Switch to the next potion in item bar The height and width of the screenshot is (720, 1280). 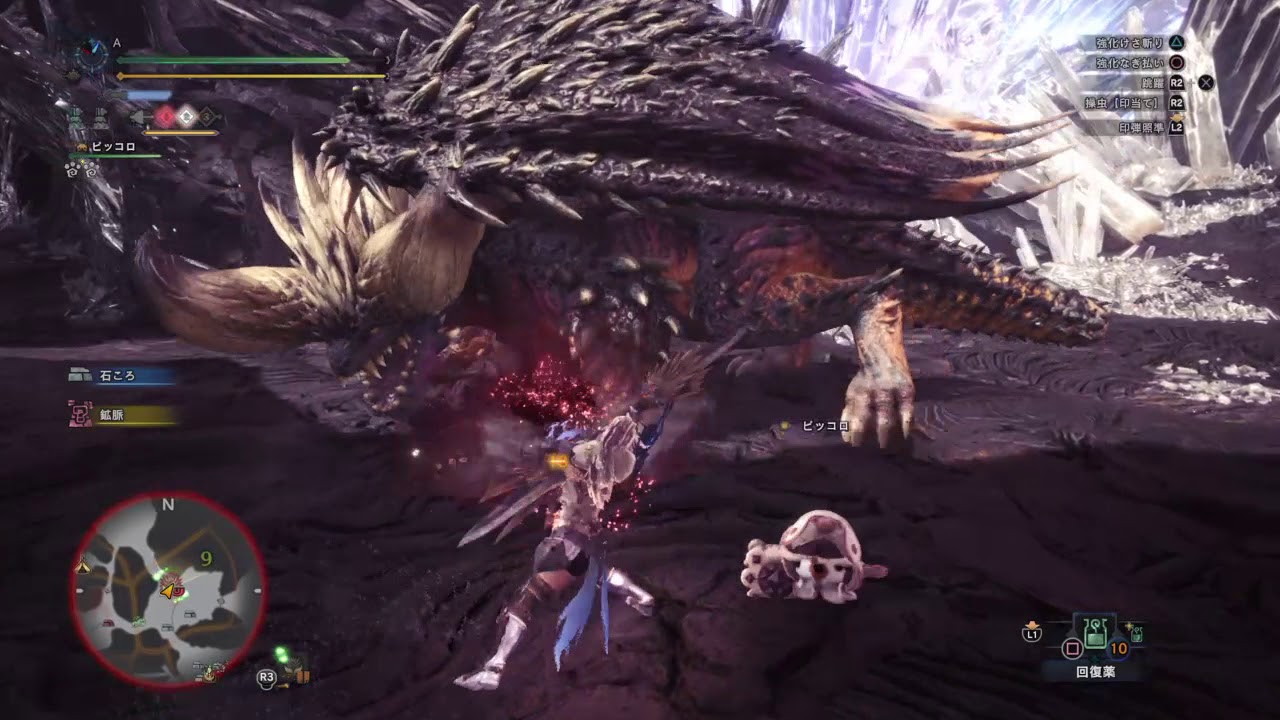click(x=1137, y=632)
